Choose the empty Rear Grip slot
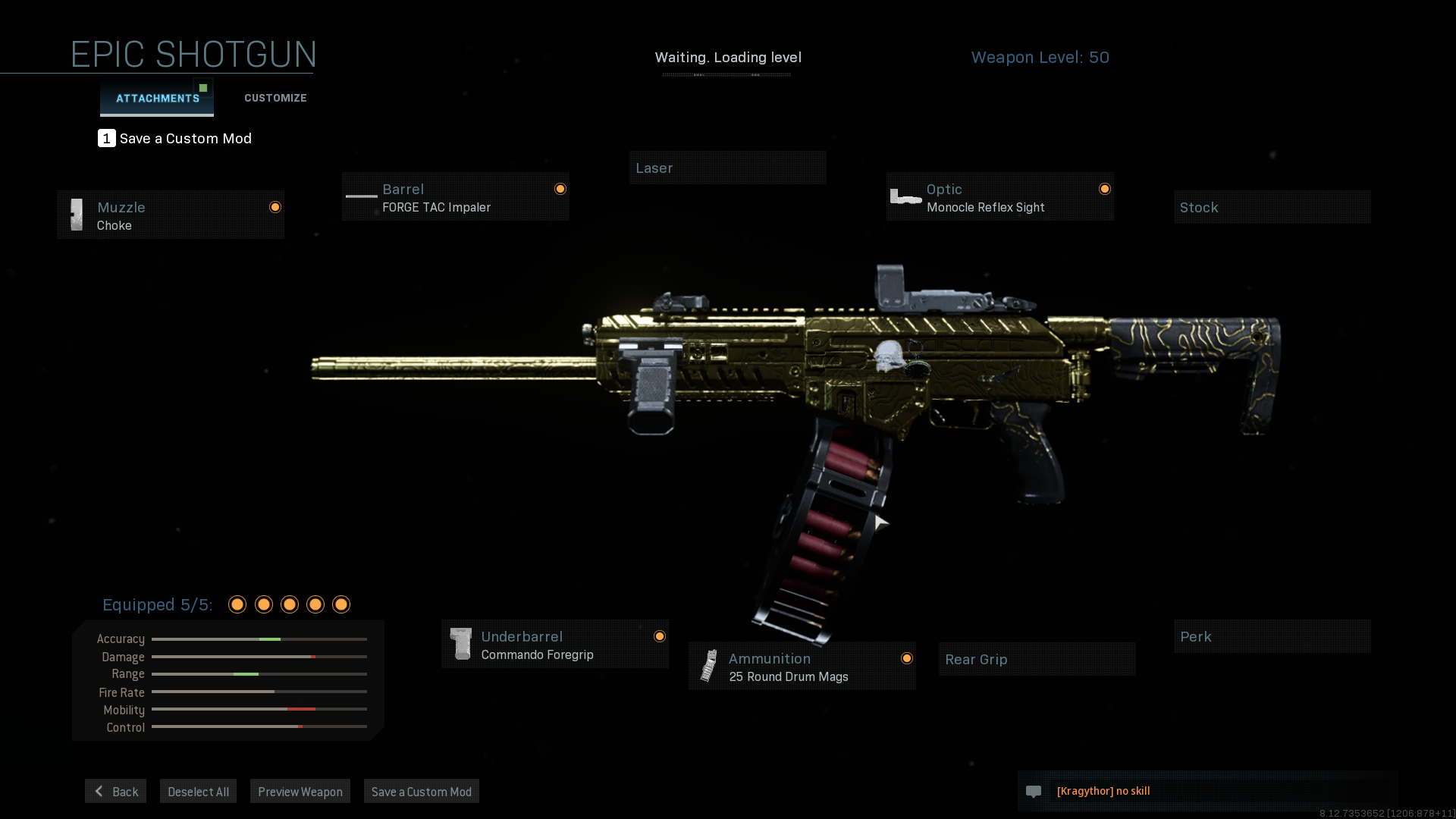 (x=1037, y=660)
